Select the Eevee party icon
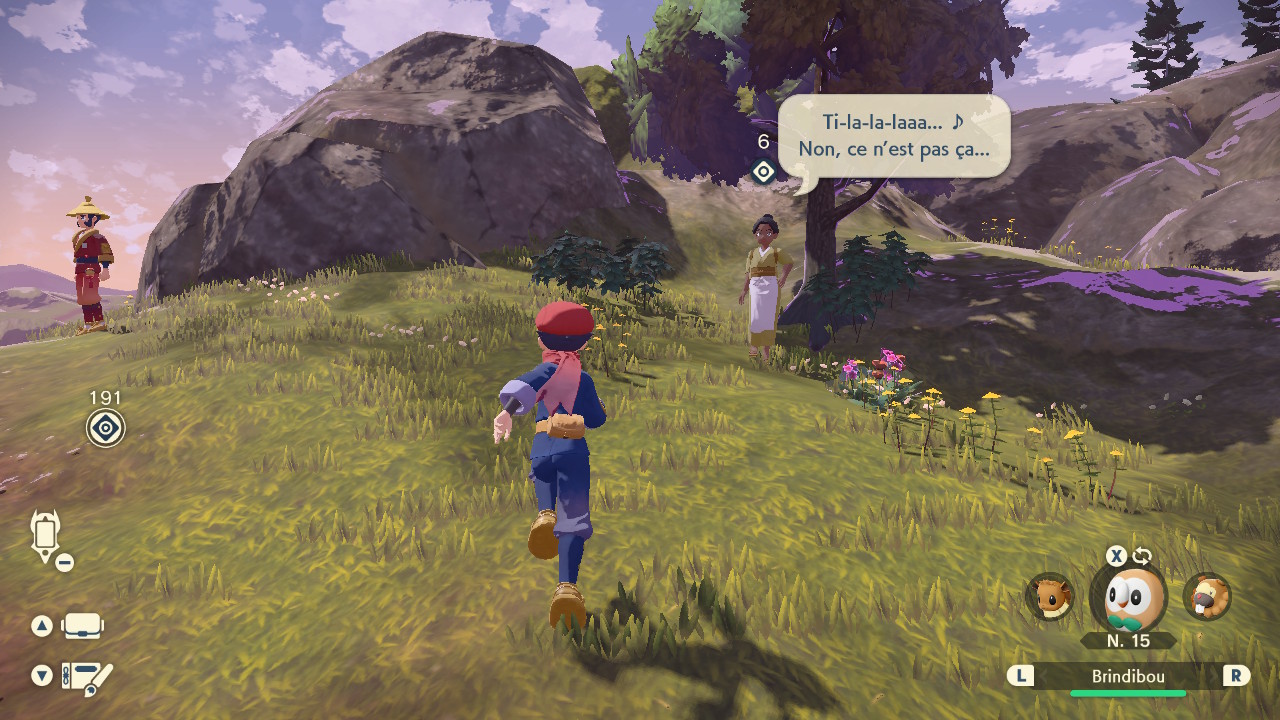 1050,597
